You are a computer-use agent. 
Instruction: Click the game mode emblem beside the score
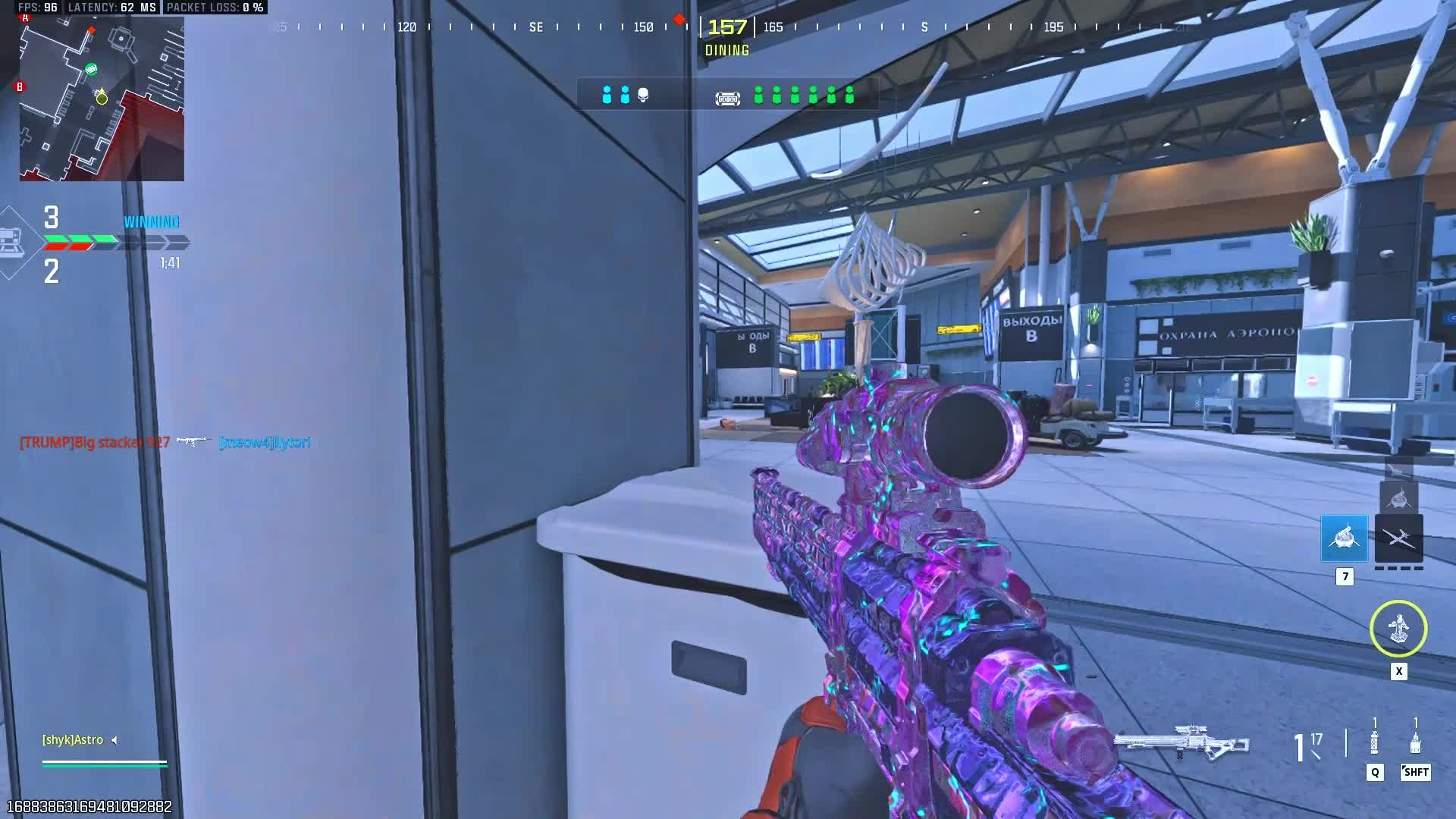(14, 243)
